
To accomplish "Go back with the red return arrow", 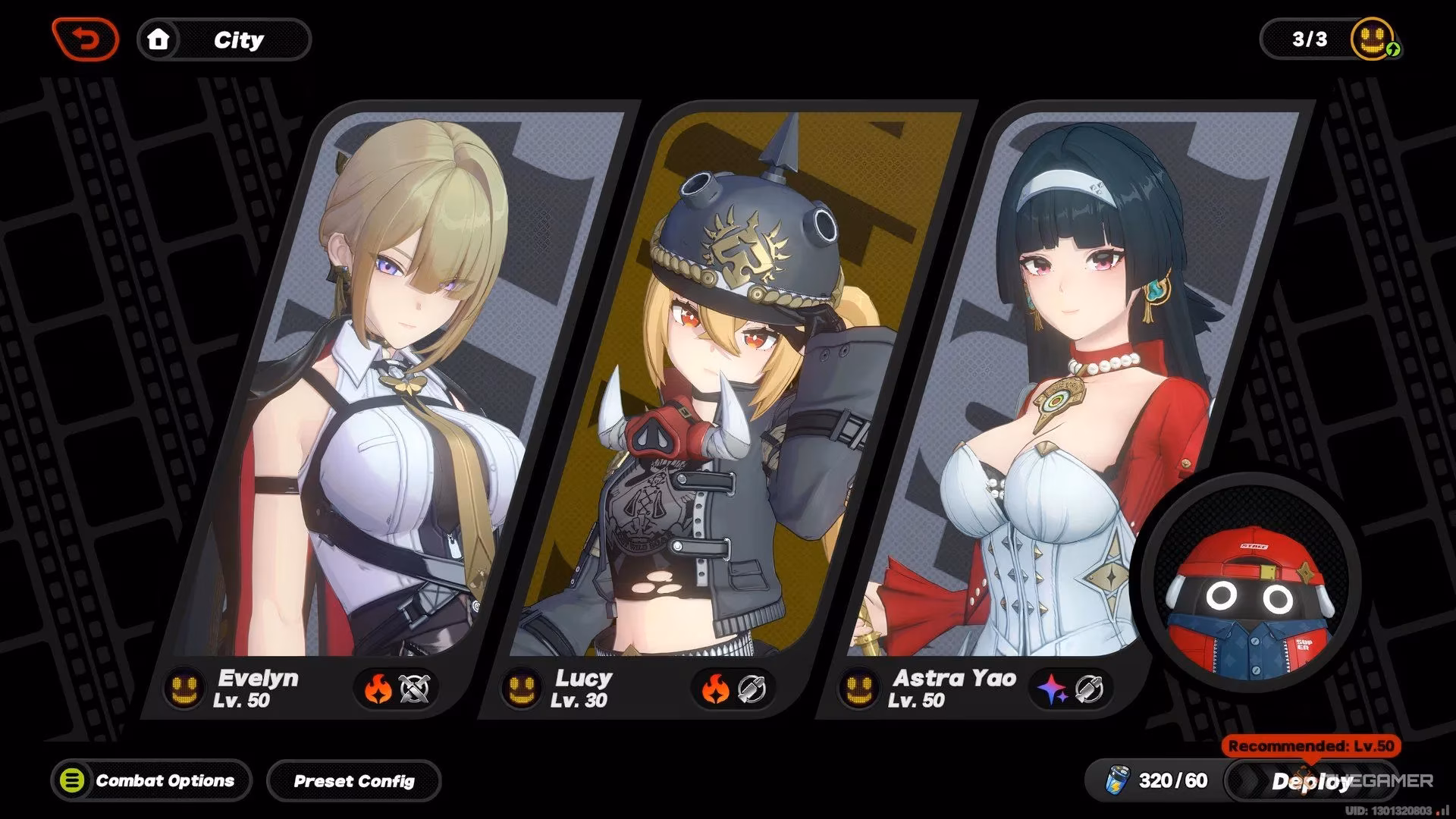I will [86, 39].
